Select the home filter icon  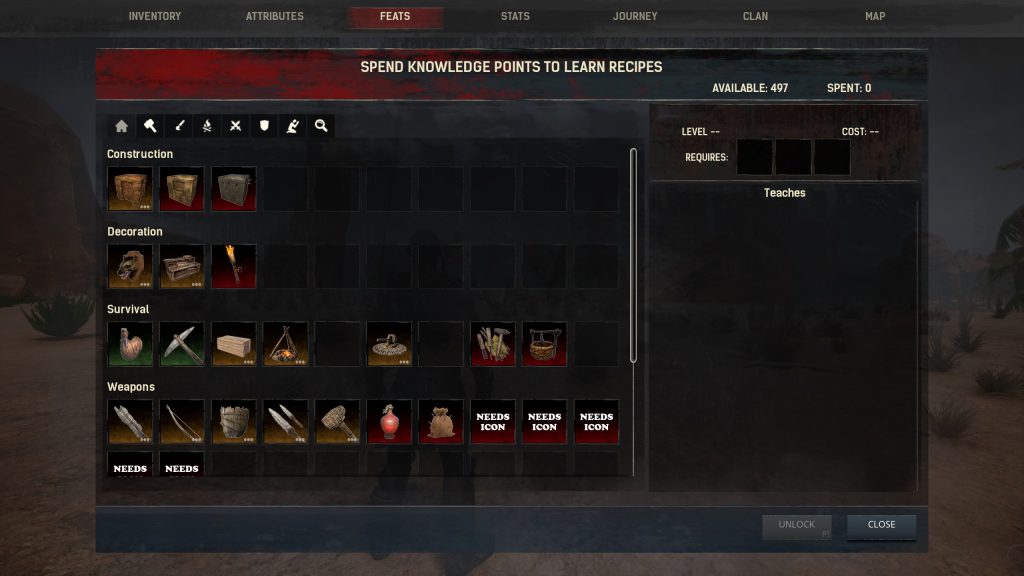click(122, 126)
